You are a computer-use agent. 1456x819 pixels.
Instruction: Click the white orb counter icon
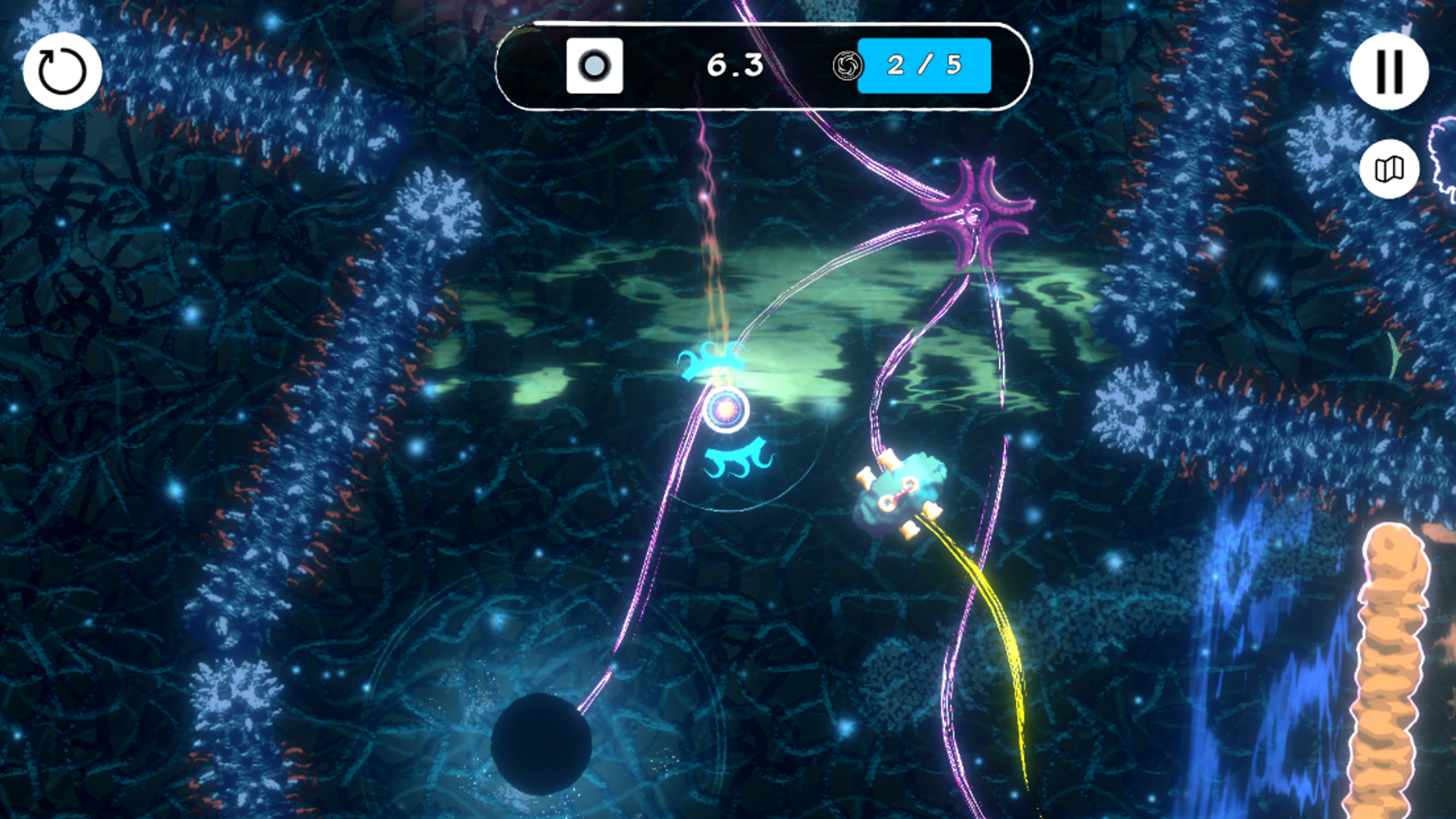coord(596,67)
